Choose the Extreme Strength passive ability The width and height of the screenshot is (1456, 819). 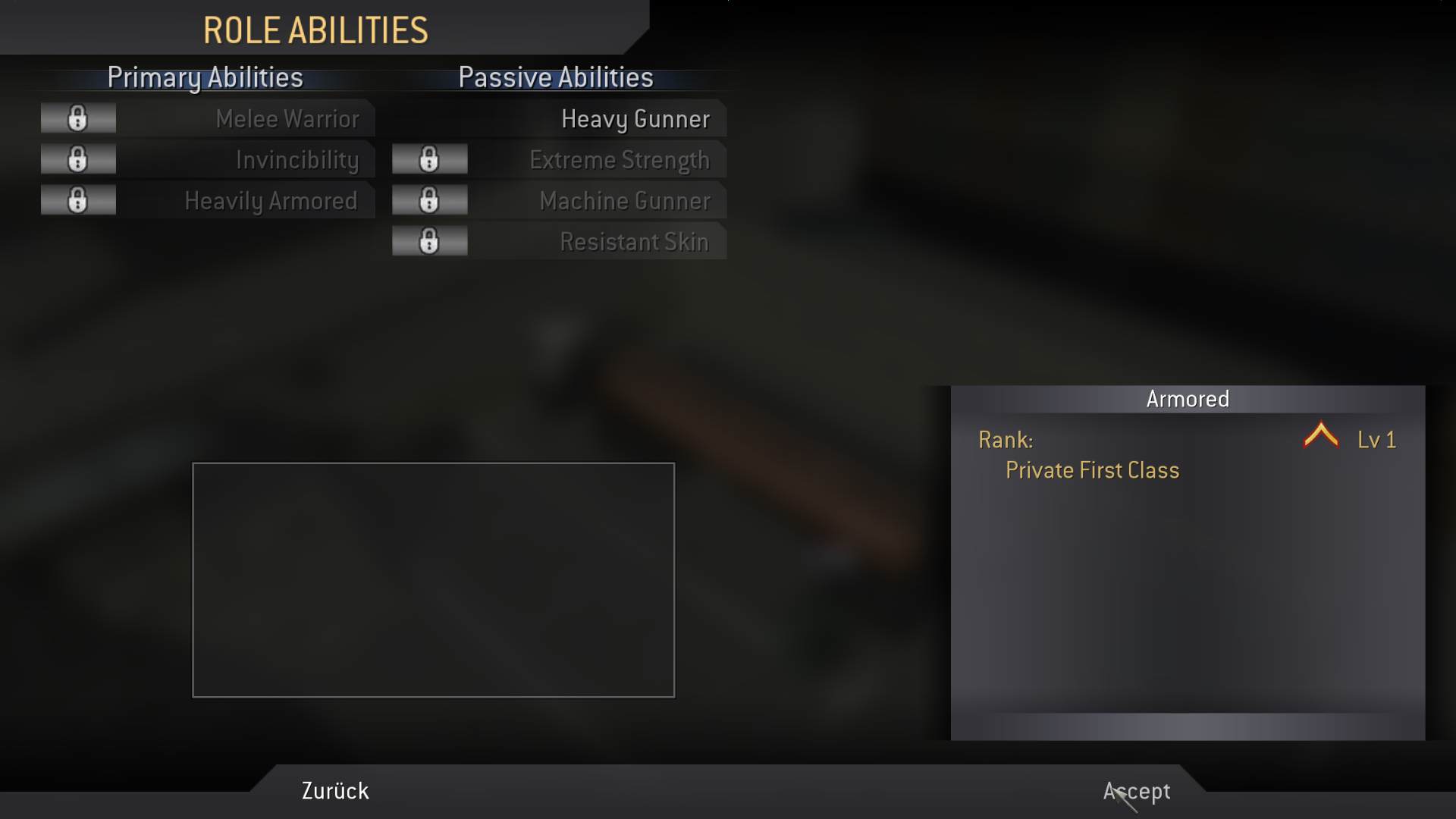[x=619, y=160]
